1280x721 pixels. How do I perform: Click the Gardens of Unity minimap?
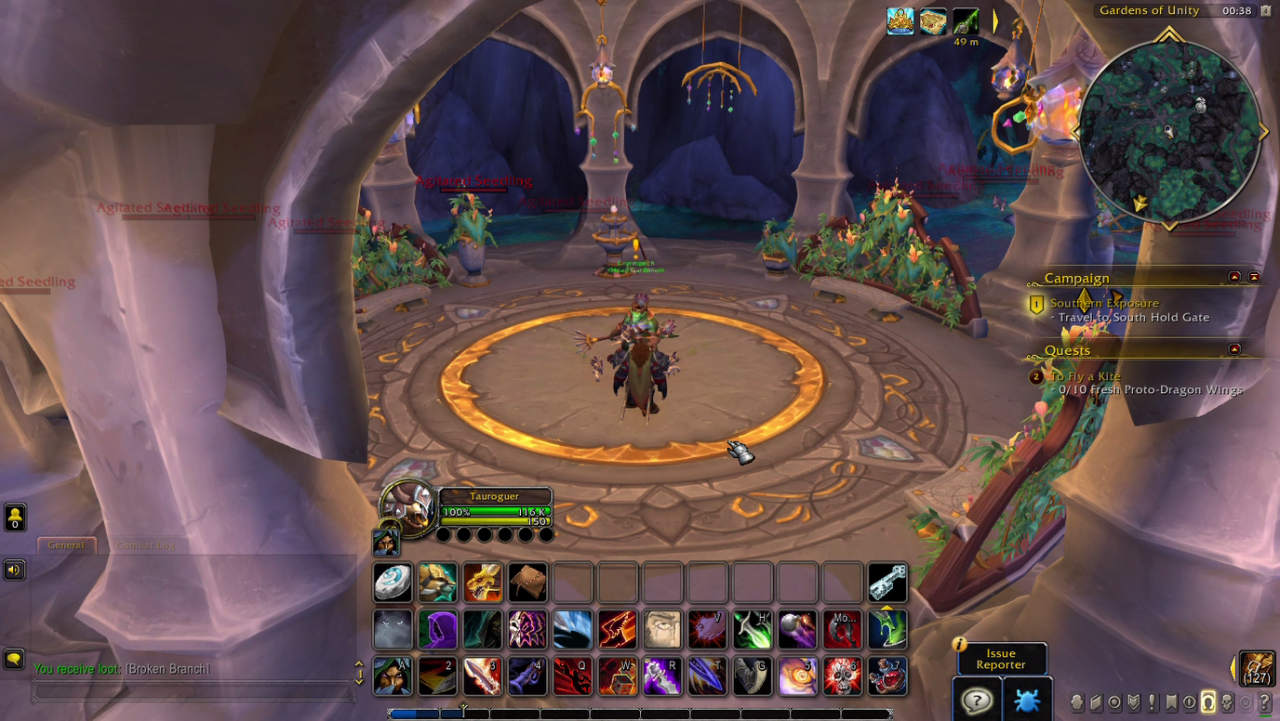[x=1169, y=131]
